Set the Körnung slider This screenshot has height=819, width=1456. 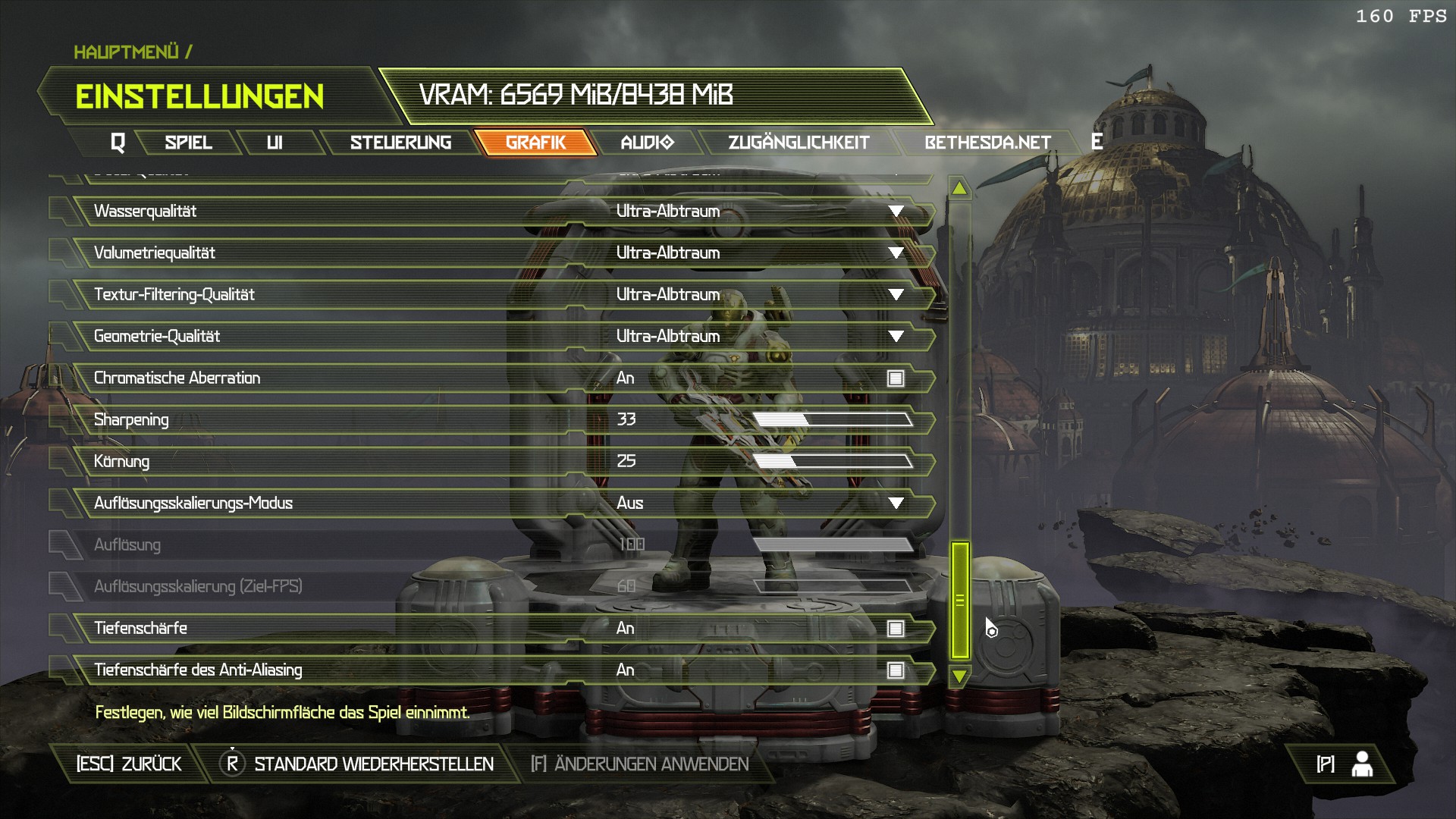click(x=832, y=462)
